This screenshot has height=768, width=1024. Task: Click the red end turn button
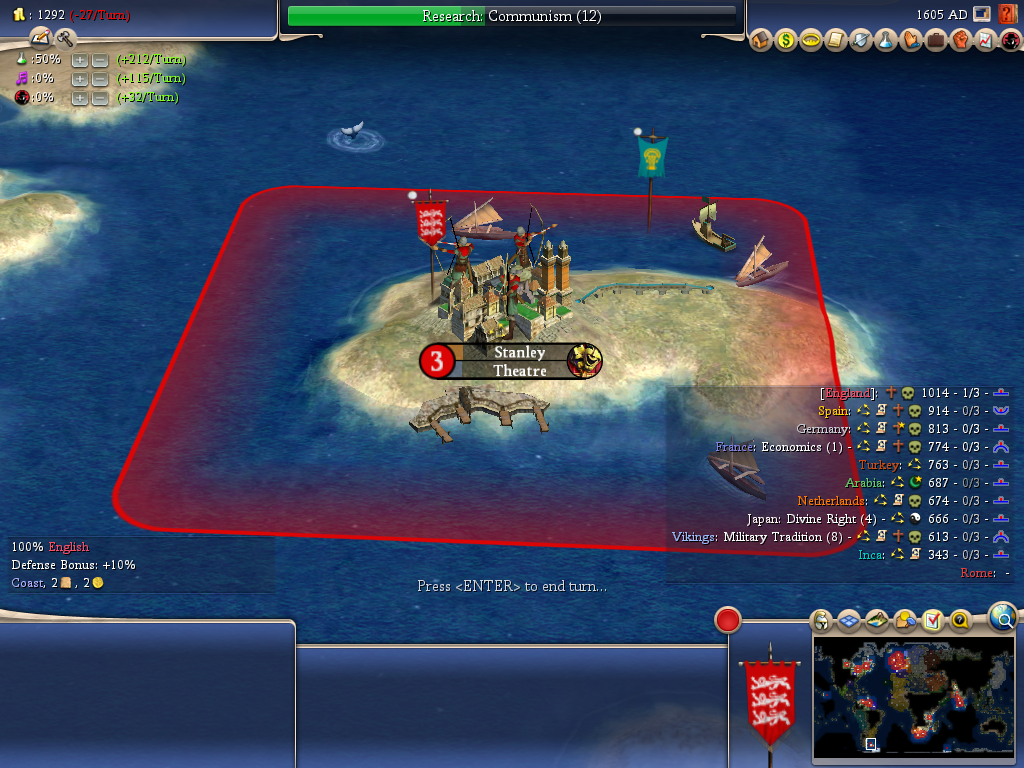coord(727,620)
